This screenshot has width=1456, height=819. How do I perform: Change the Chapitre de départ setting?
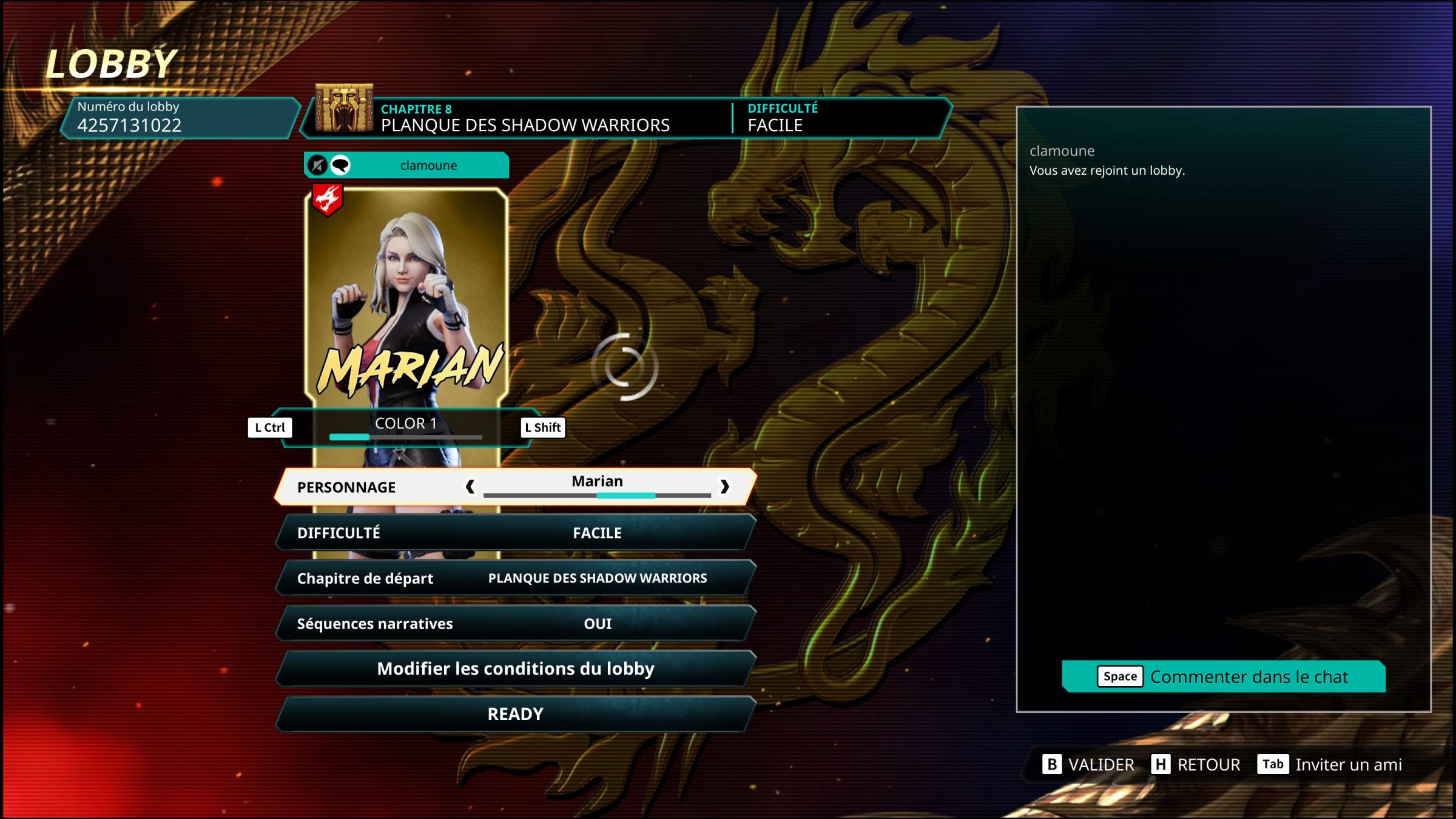pyautogui.click(x=516, y=578)
